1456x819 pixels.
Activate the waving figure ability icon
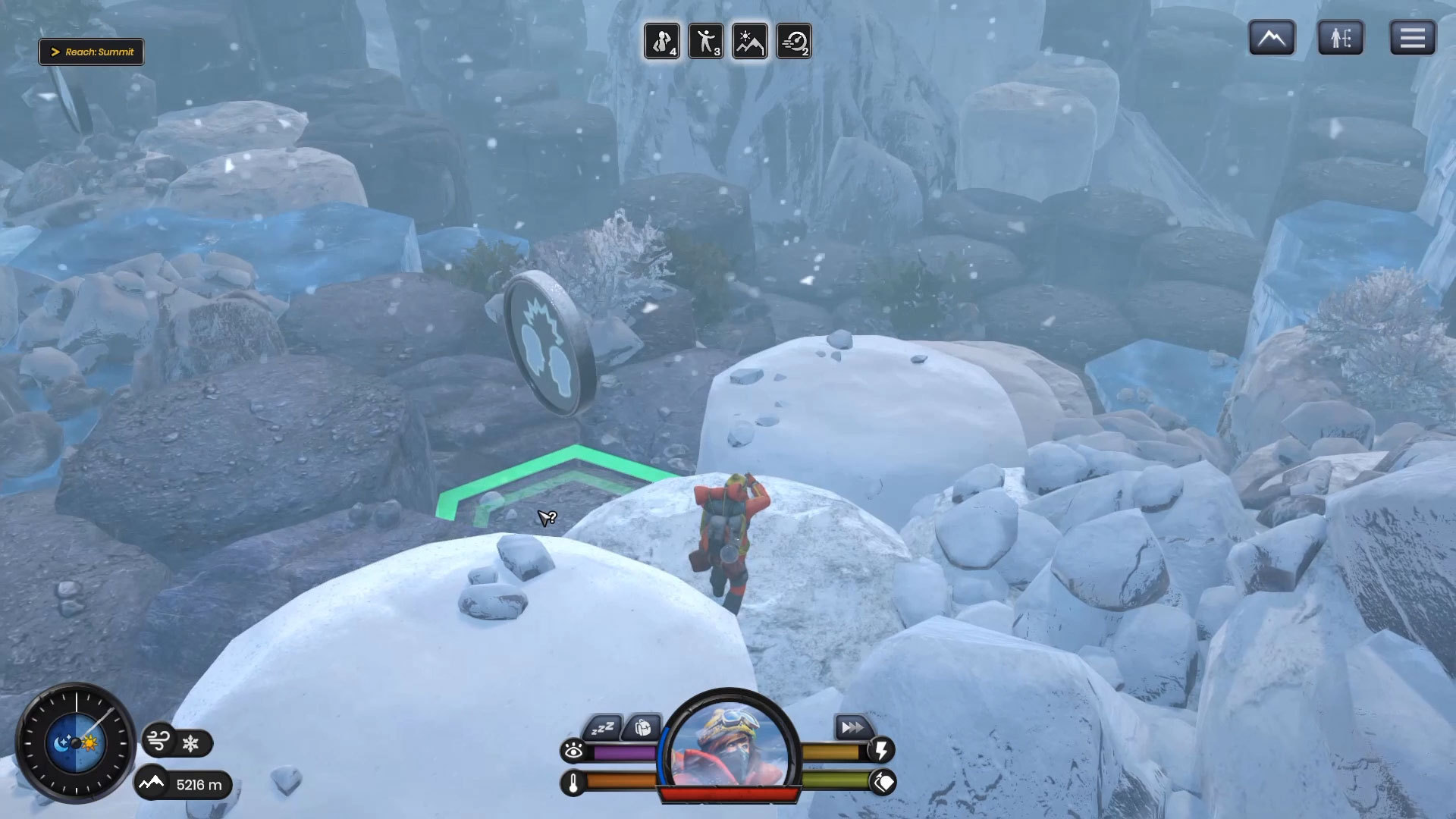[706, 41]
